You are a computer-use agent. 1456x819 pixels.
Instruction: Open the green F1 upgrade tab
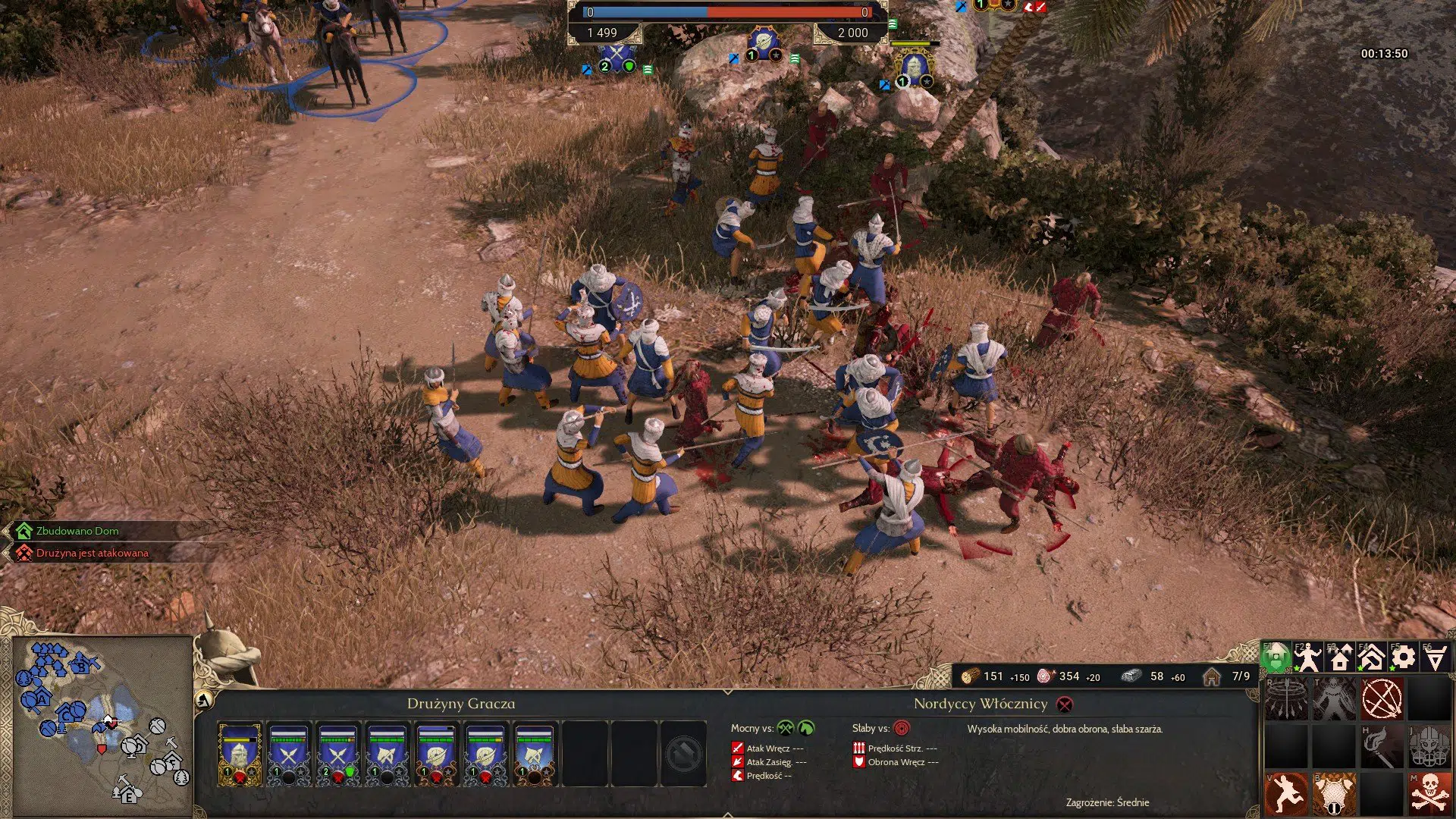(1276, 657)
